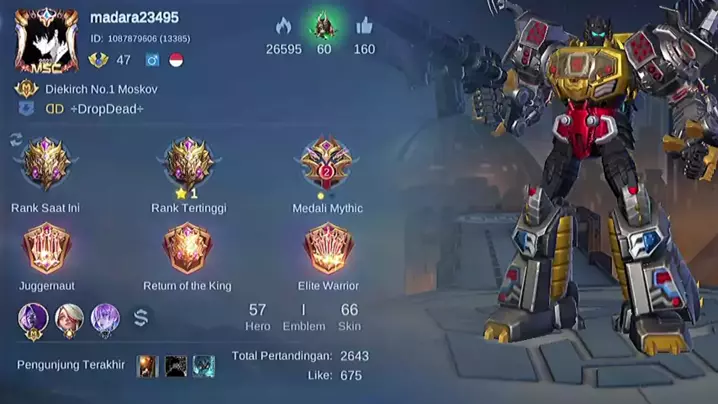The width and height of the screenshot is (718, 404).
Task: Tap the gender icon beside the flag
Action: 153,60
